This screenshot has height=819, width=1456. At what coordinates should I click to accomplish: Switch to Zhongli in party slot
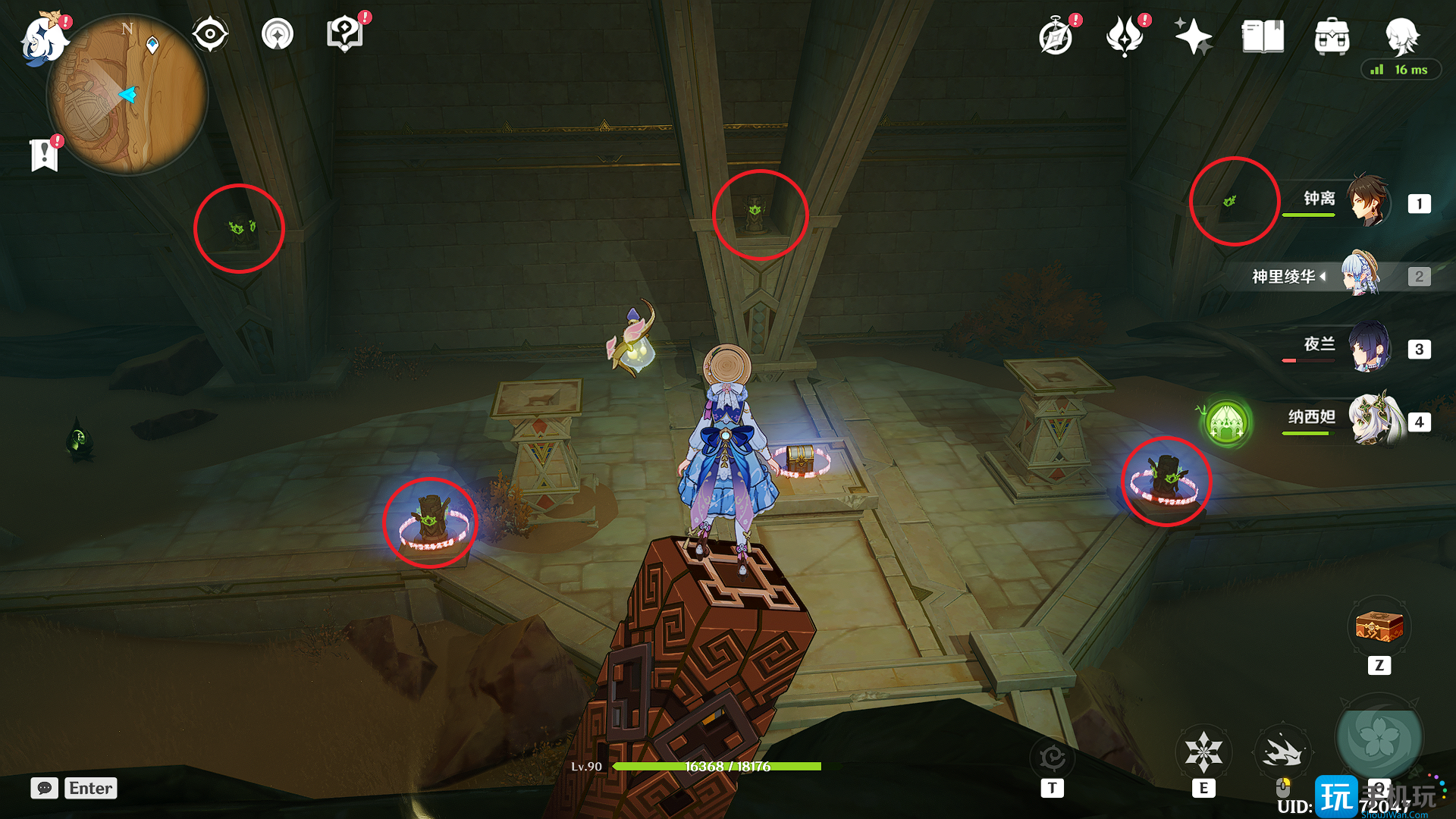[1368, 201]
